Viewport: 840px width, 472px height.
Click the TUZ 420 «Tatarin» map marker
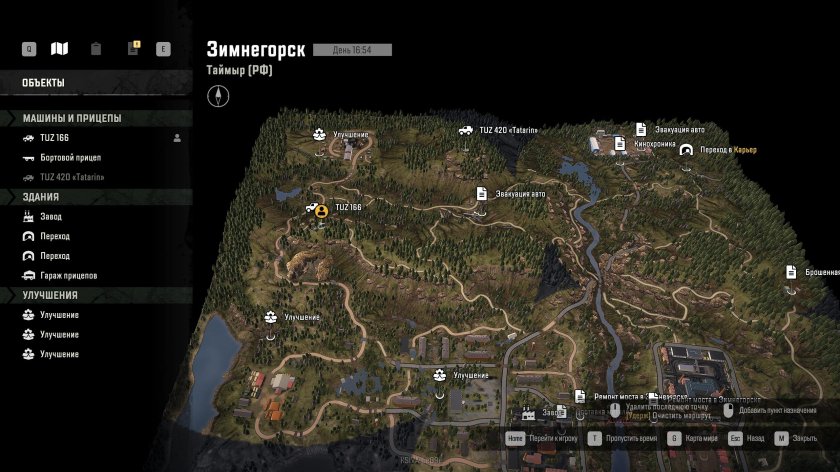[466, 130]
